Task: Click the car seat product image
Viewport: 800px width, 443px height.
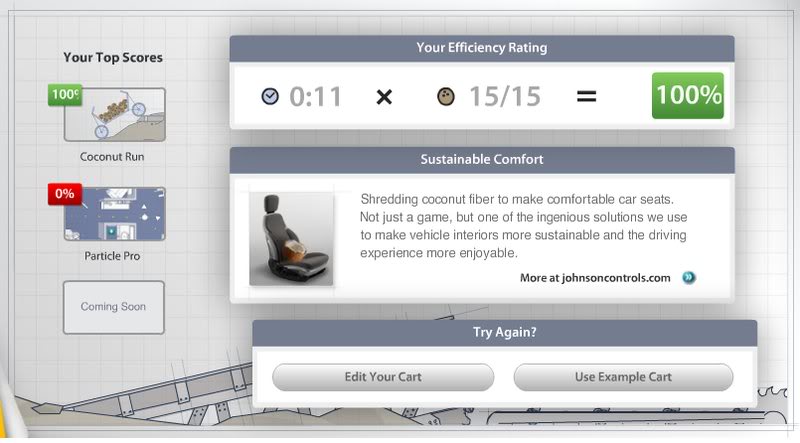Action: click(291, 239)
